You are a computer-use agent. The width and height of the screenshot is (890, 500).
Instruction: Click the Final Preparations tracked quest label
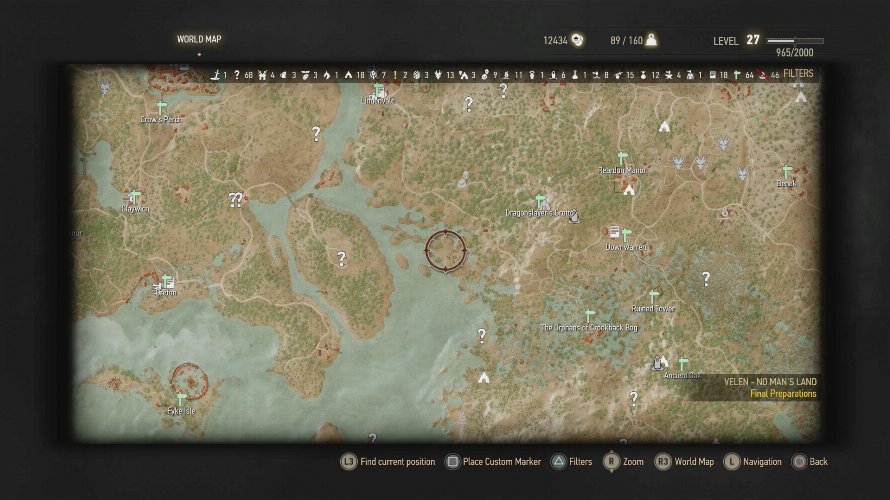click(782, 394)
